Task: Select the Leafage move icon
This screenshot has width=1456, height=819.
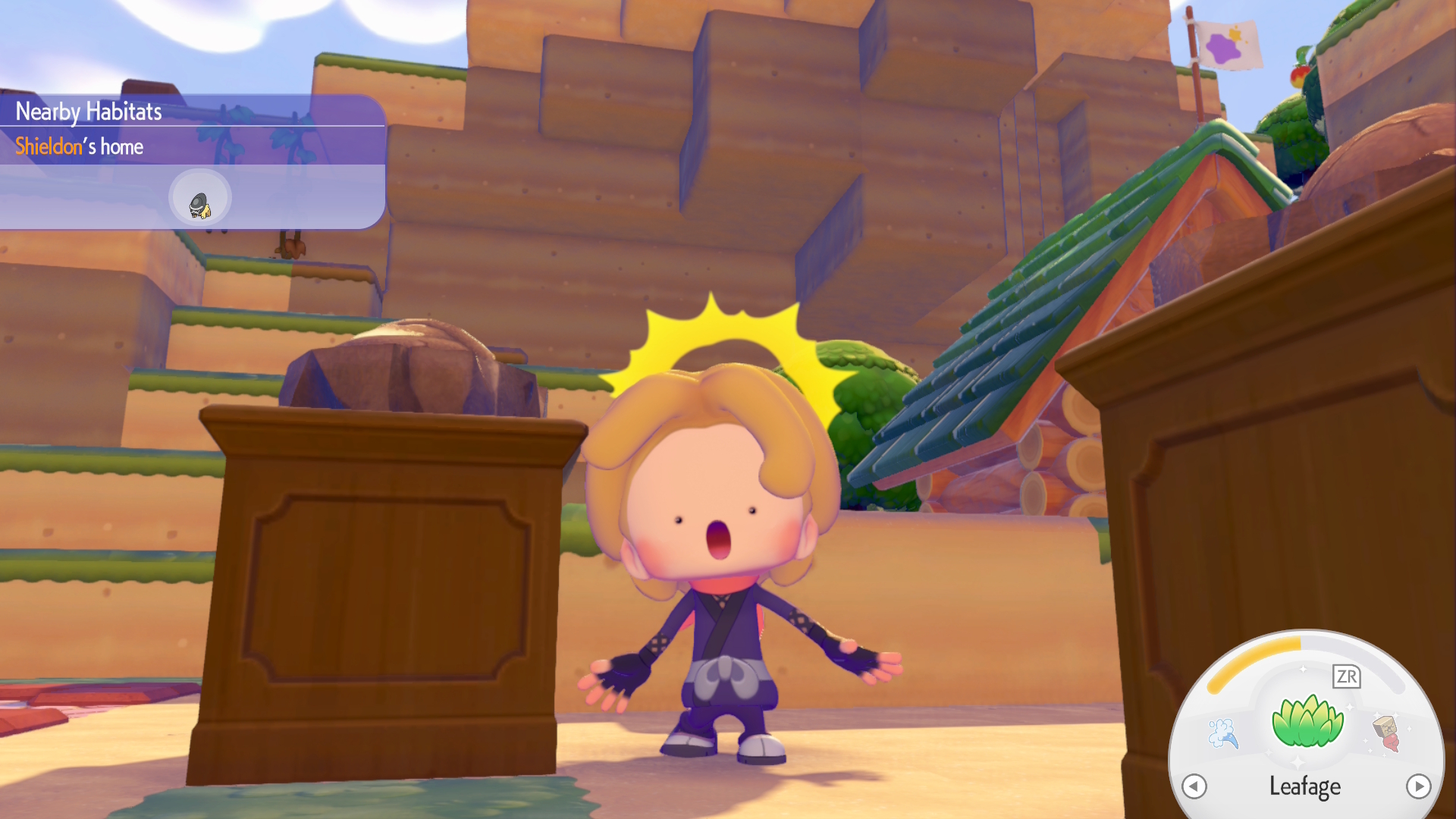Action: click(1307, 721)
